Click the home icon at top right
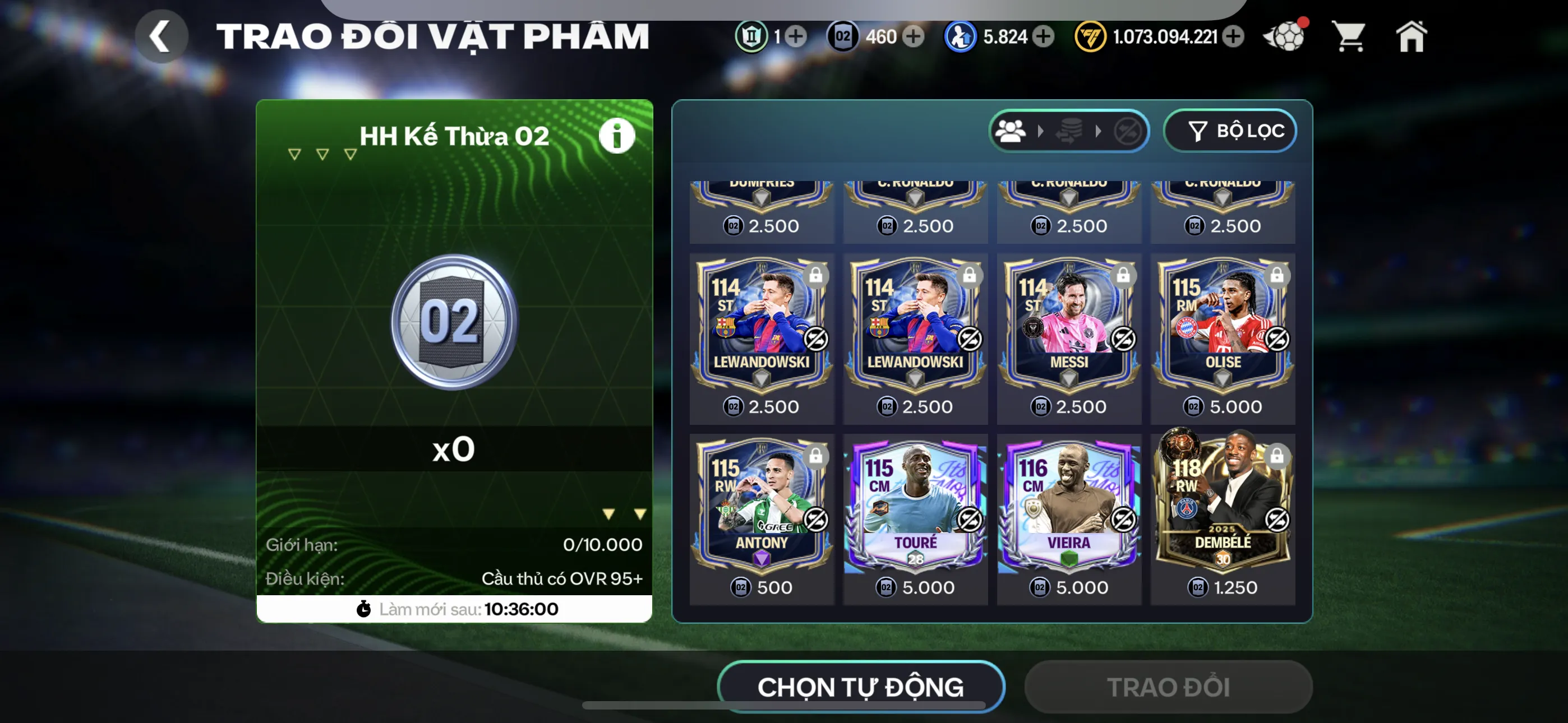The width and height of the screenshot is (1568, 723). point(1412,36)
